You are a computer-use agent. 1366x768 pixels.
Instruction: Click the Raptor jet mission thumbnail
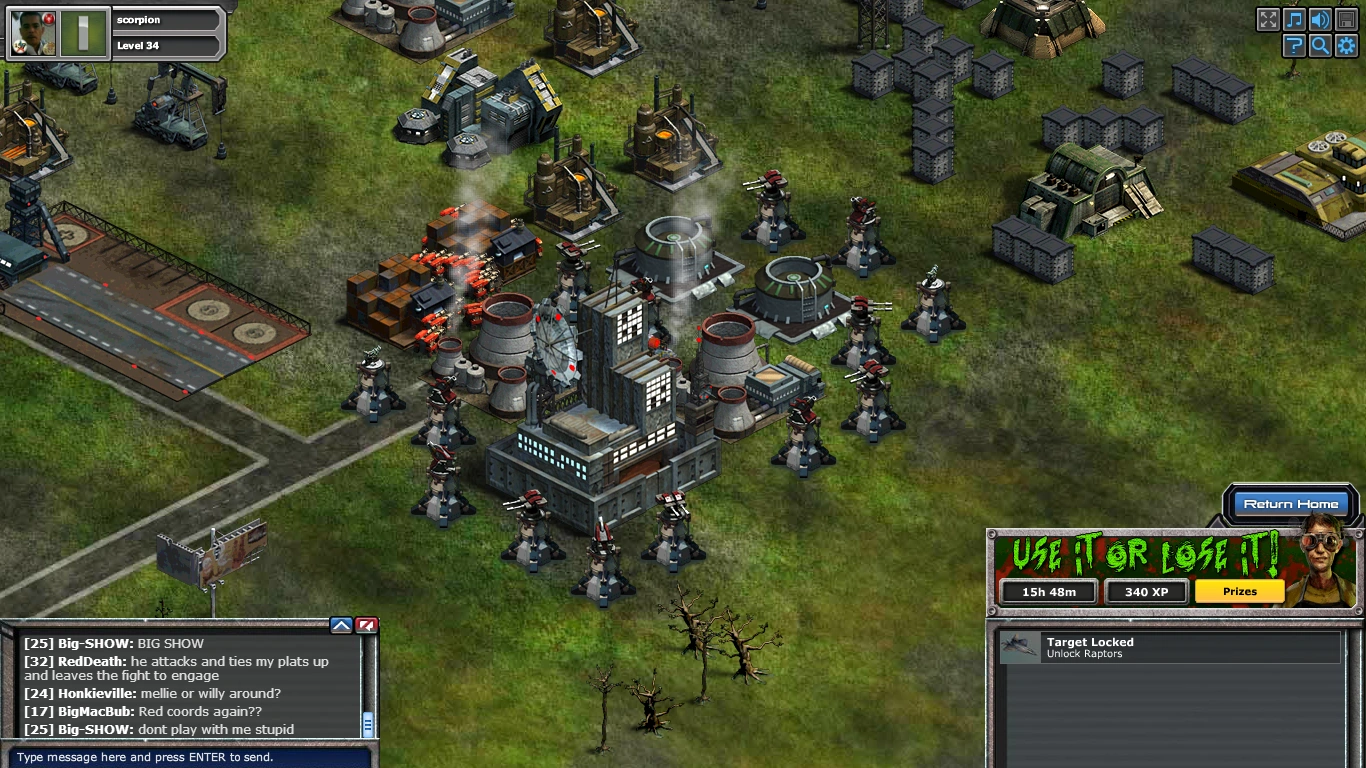pyautogui.click(x=1018, y=647)
